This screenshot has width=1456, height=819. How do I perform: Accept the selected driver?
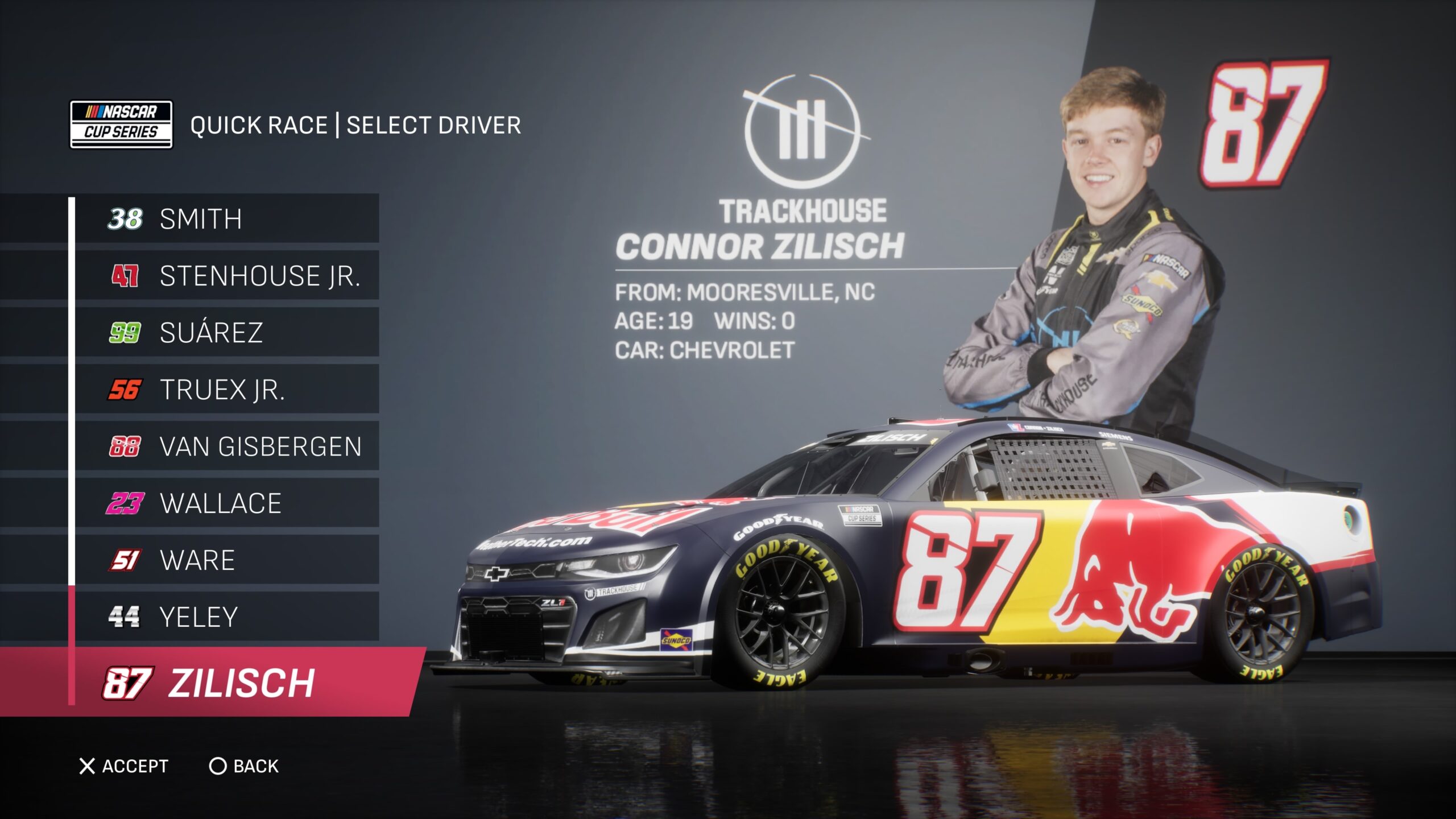point(124,766)
